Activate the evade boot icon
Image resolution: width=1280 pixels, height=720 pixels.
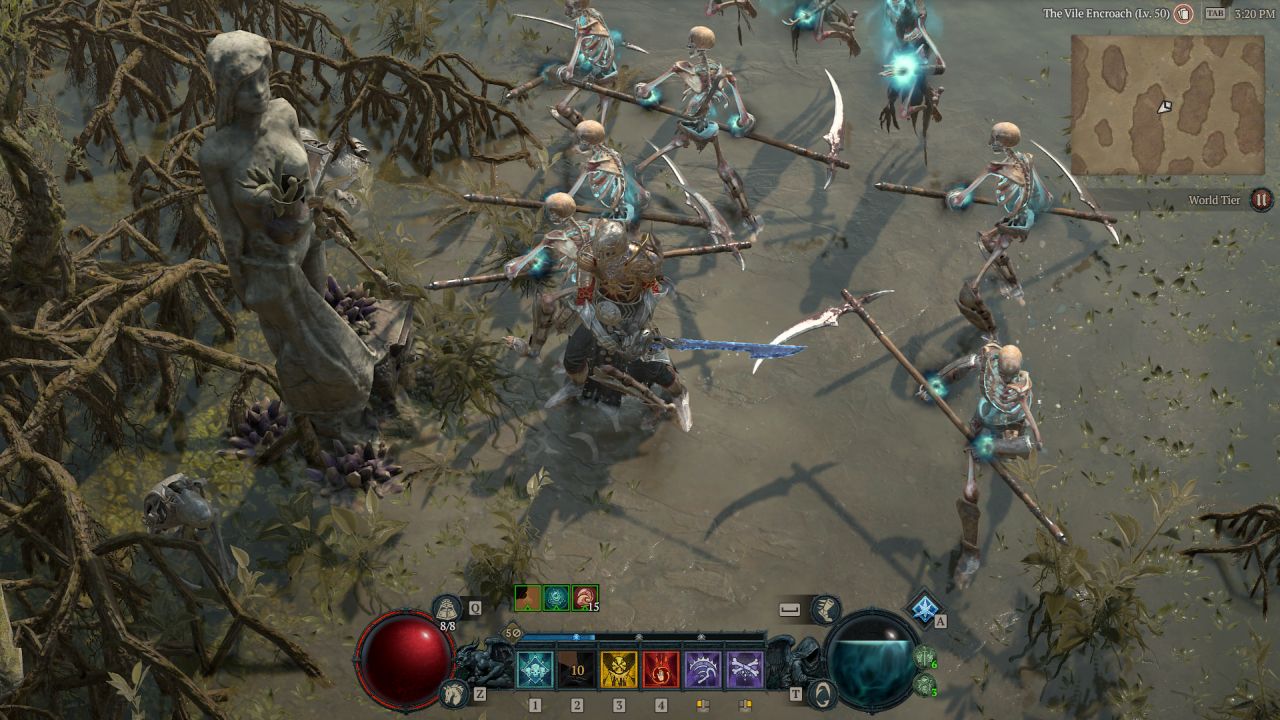pos(825,608)
